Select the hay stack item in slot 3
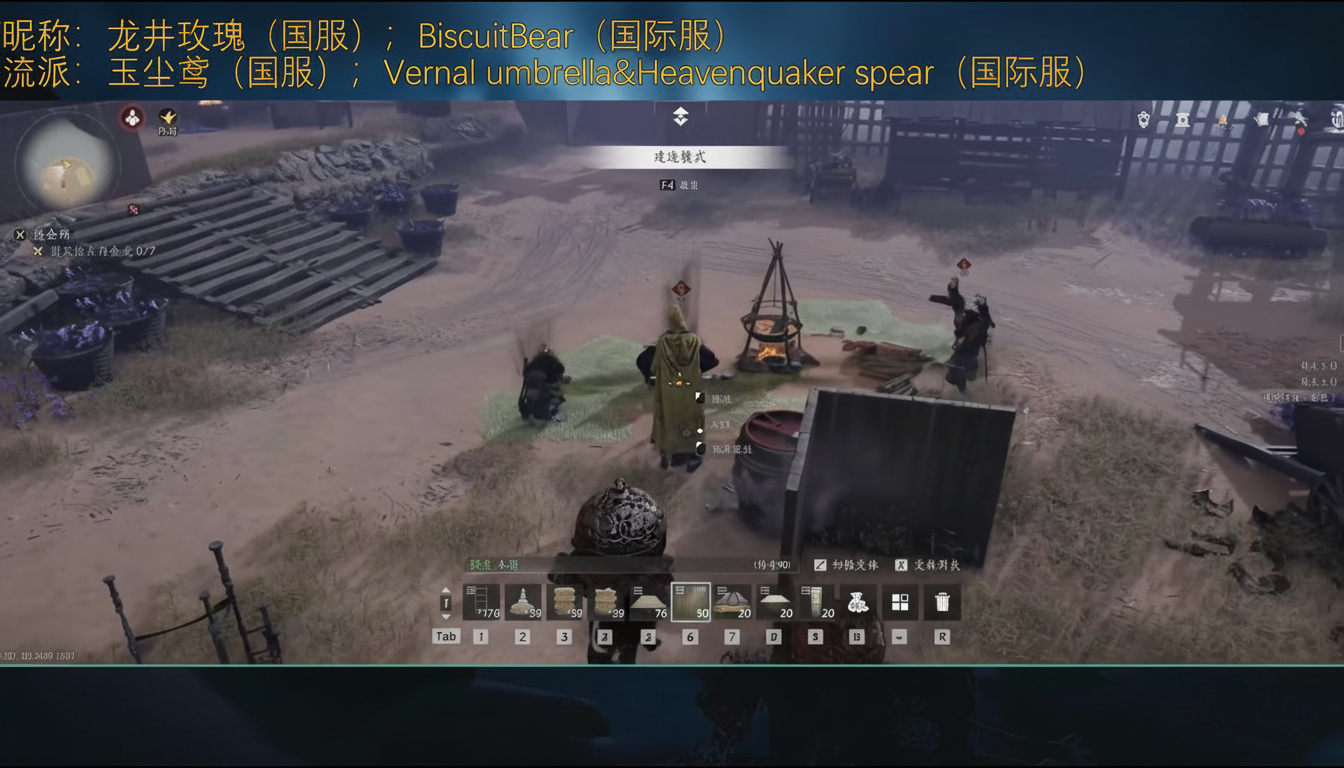The image size is (1344, 768). point(564,600)
